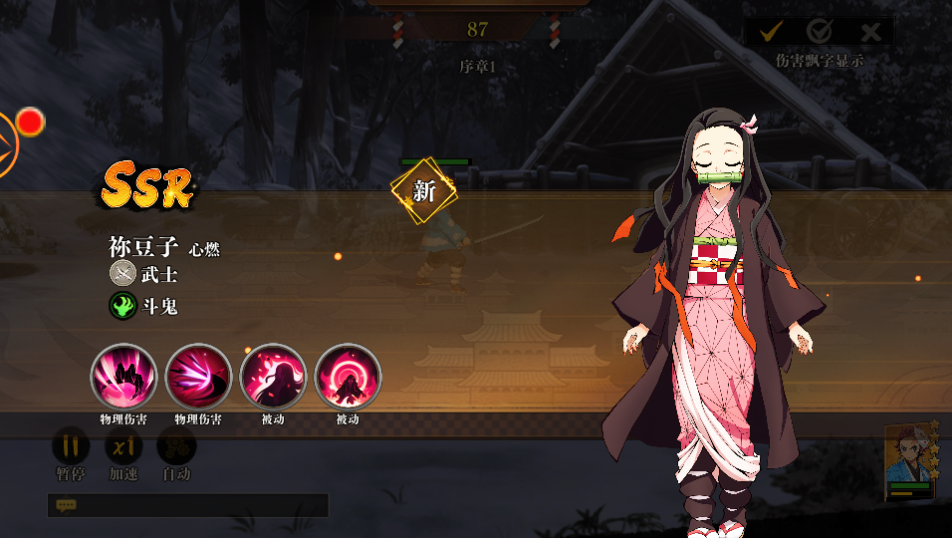Click the 武士 class icon
The image size is (952, 538).
click(122, 273)
